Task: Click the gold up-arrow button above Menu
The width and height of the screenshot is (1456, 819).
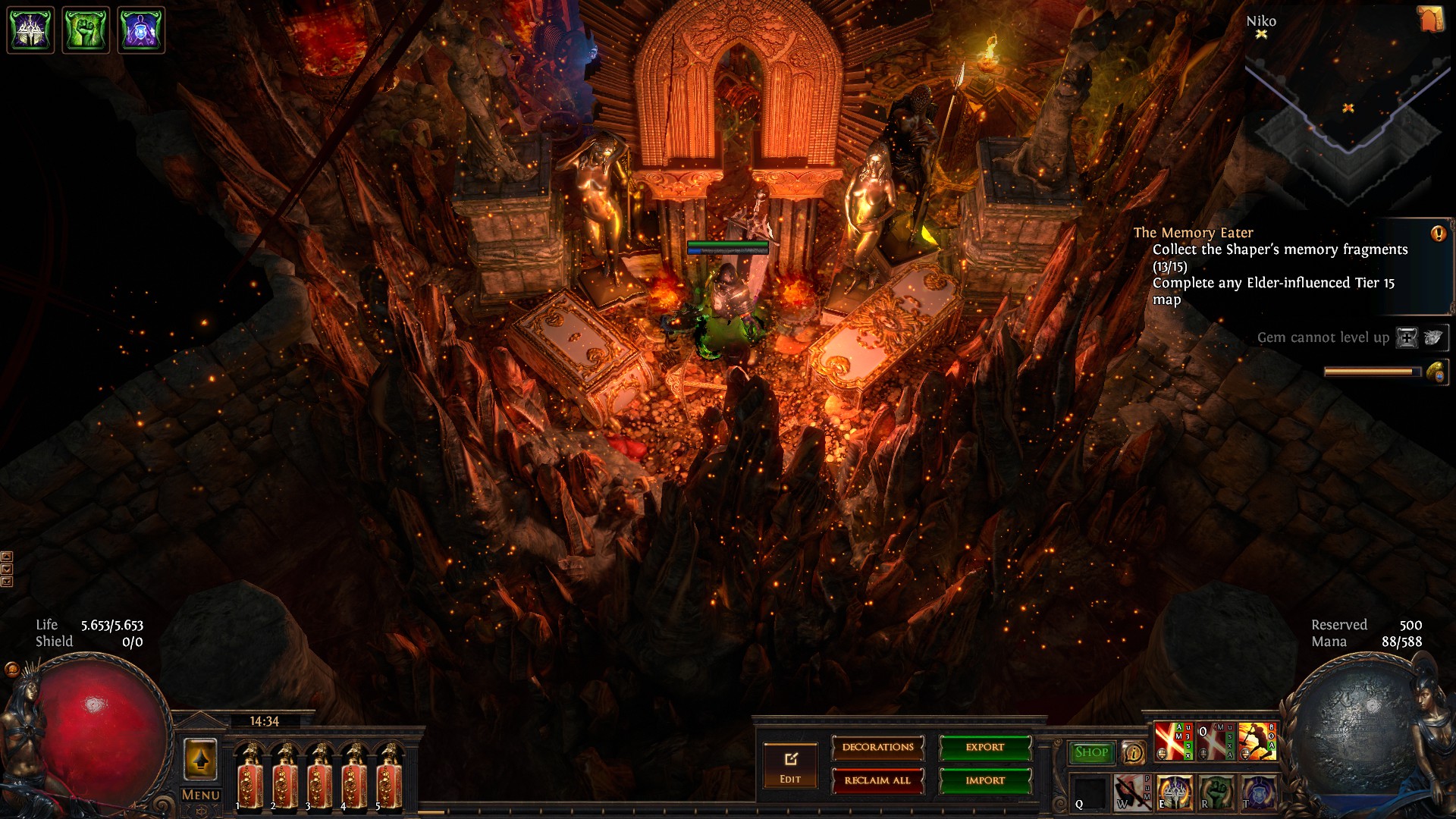Action: 200,759
